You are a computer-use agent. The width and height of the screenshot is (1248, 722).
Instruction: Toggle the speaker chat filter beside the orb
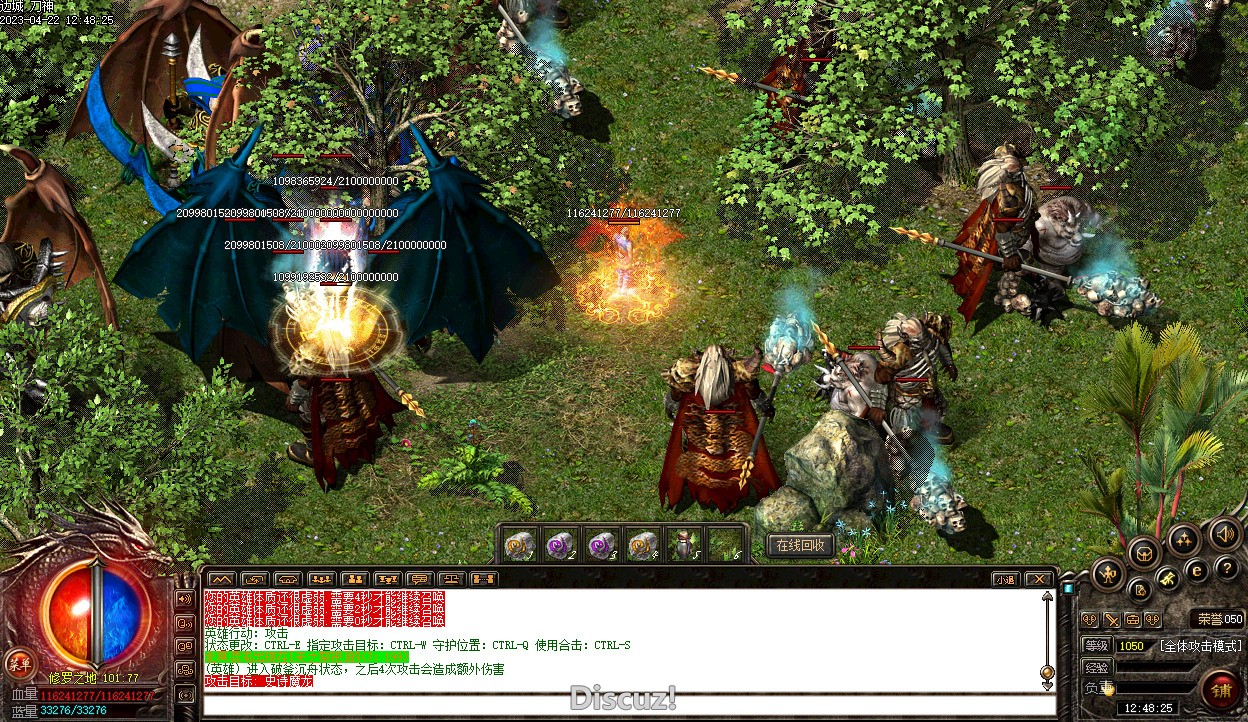[x=185, y=599]
